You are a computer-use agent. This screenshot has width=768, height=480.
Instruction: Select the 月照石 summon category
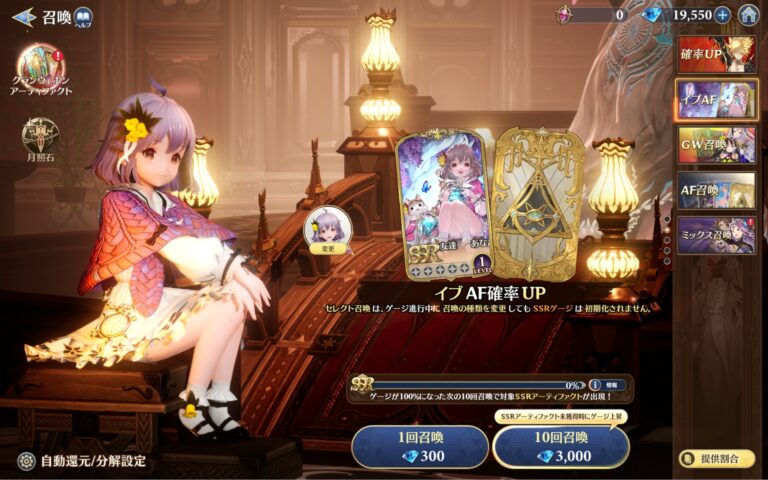41,139
